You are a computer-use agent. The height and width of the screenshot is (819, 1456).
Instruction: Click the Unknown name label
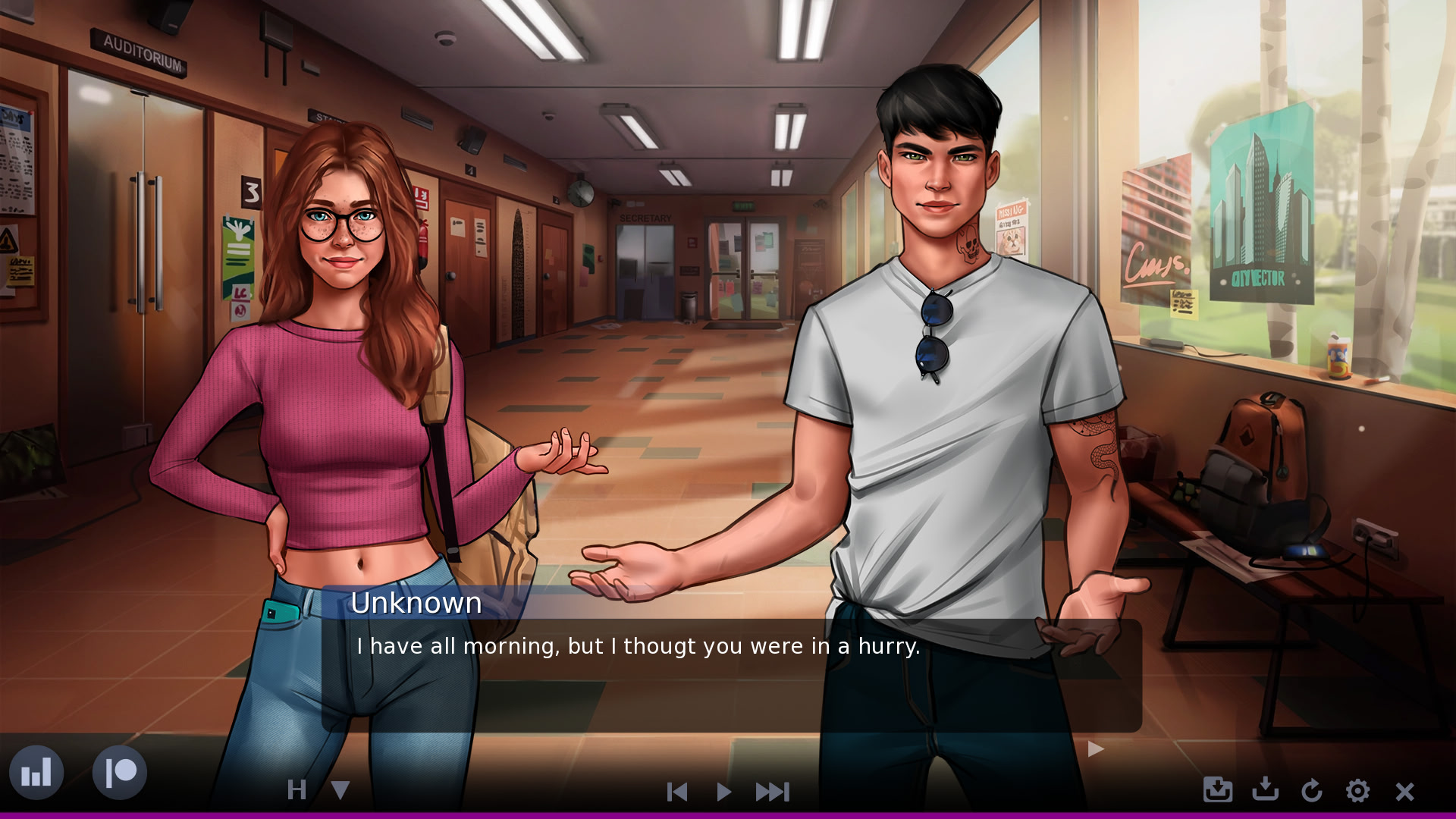point(416,603)
